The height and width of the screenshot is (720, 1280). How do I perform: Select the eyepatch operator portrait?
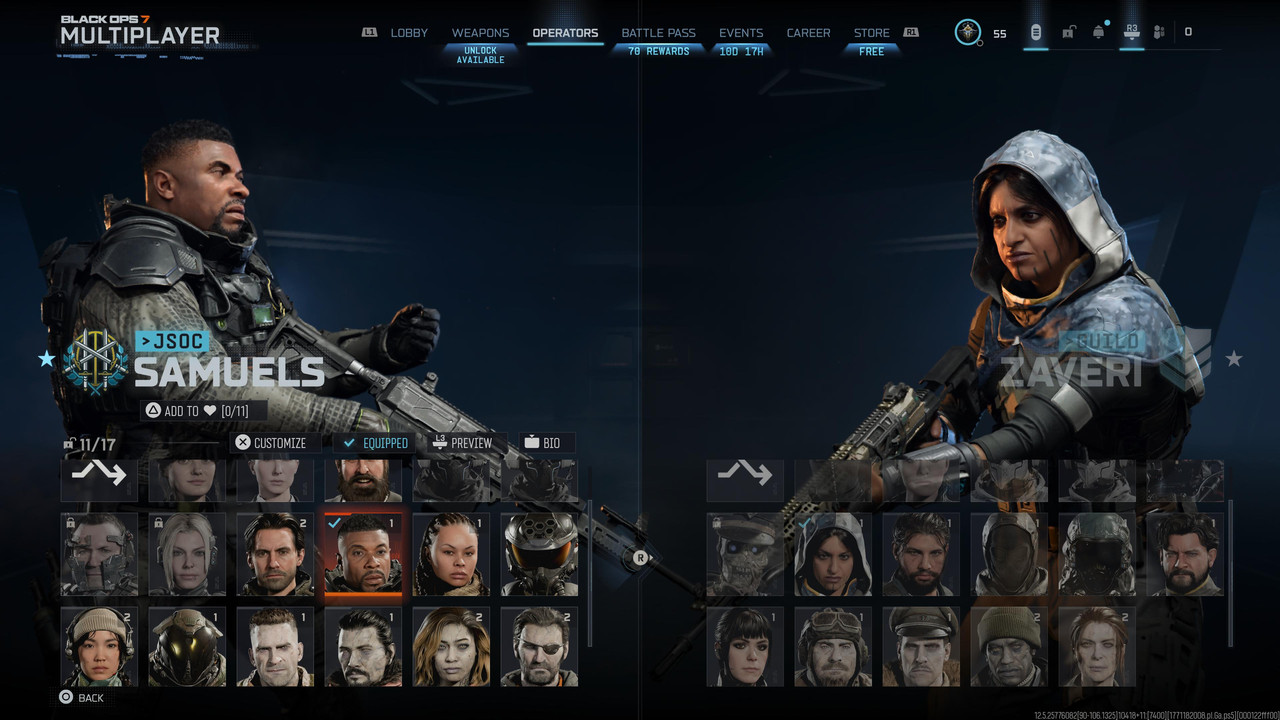pos(539,647)
